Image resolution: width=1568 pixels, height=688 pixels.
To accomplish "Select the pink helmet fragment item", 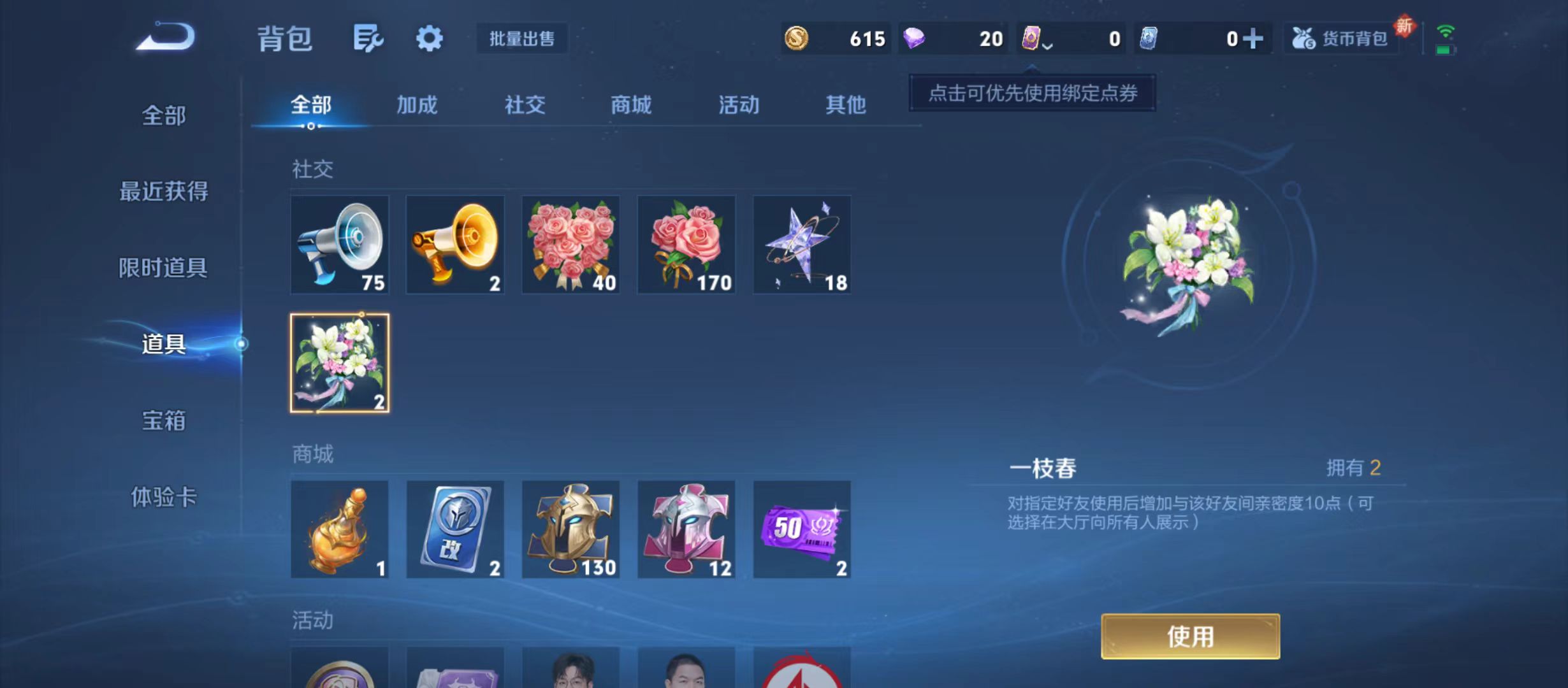I will click(x=687, y=530).
